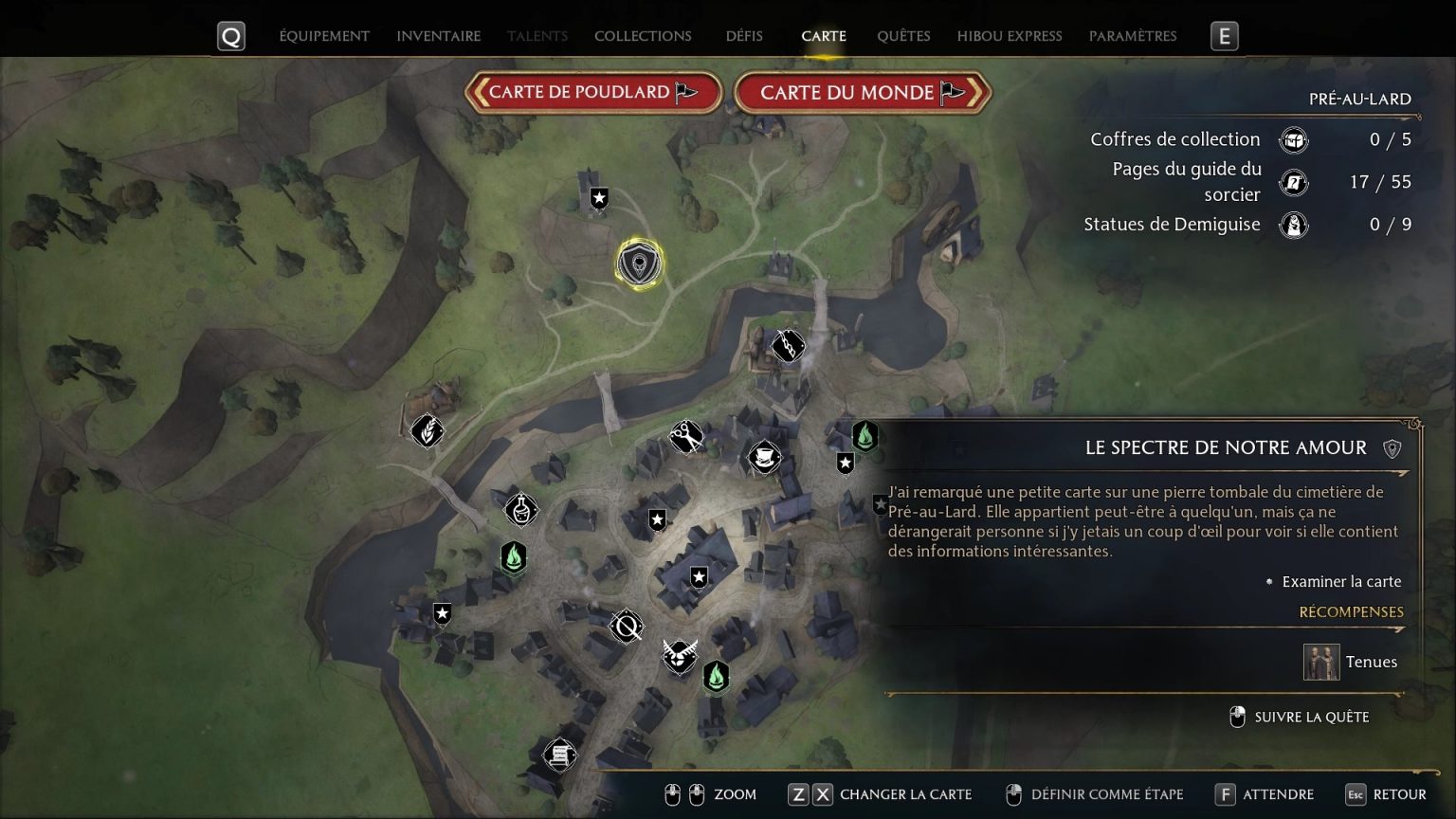Click the Coffres de collection chest icon
The height and width of the screenshot is (819, 1456).
coord(1293,139)
